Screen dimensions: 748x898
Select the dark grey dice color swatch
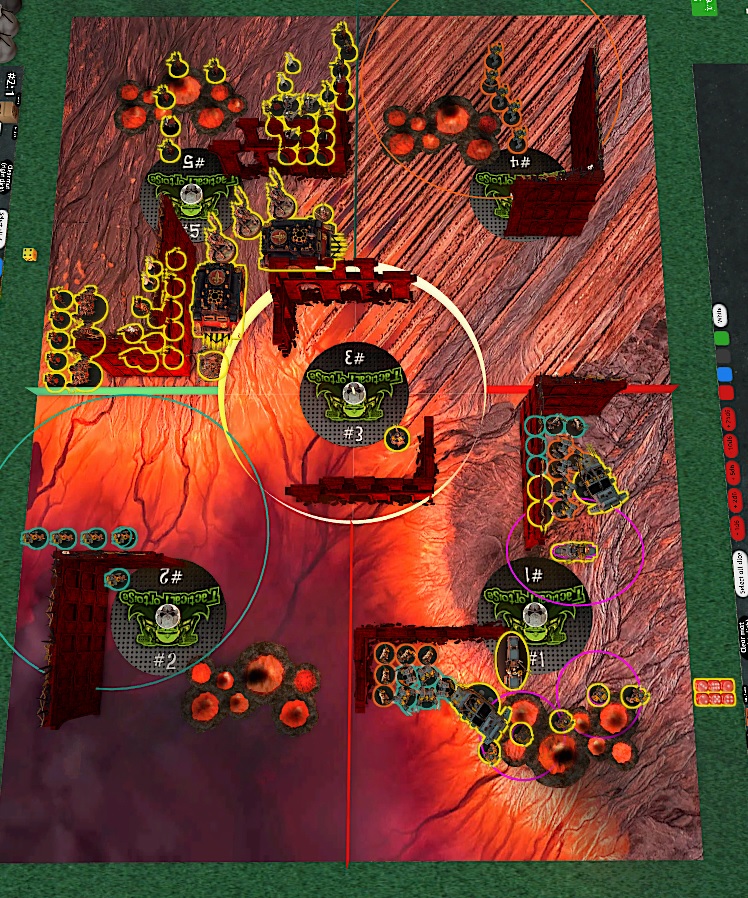[x=722, y=357]
